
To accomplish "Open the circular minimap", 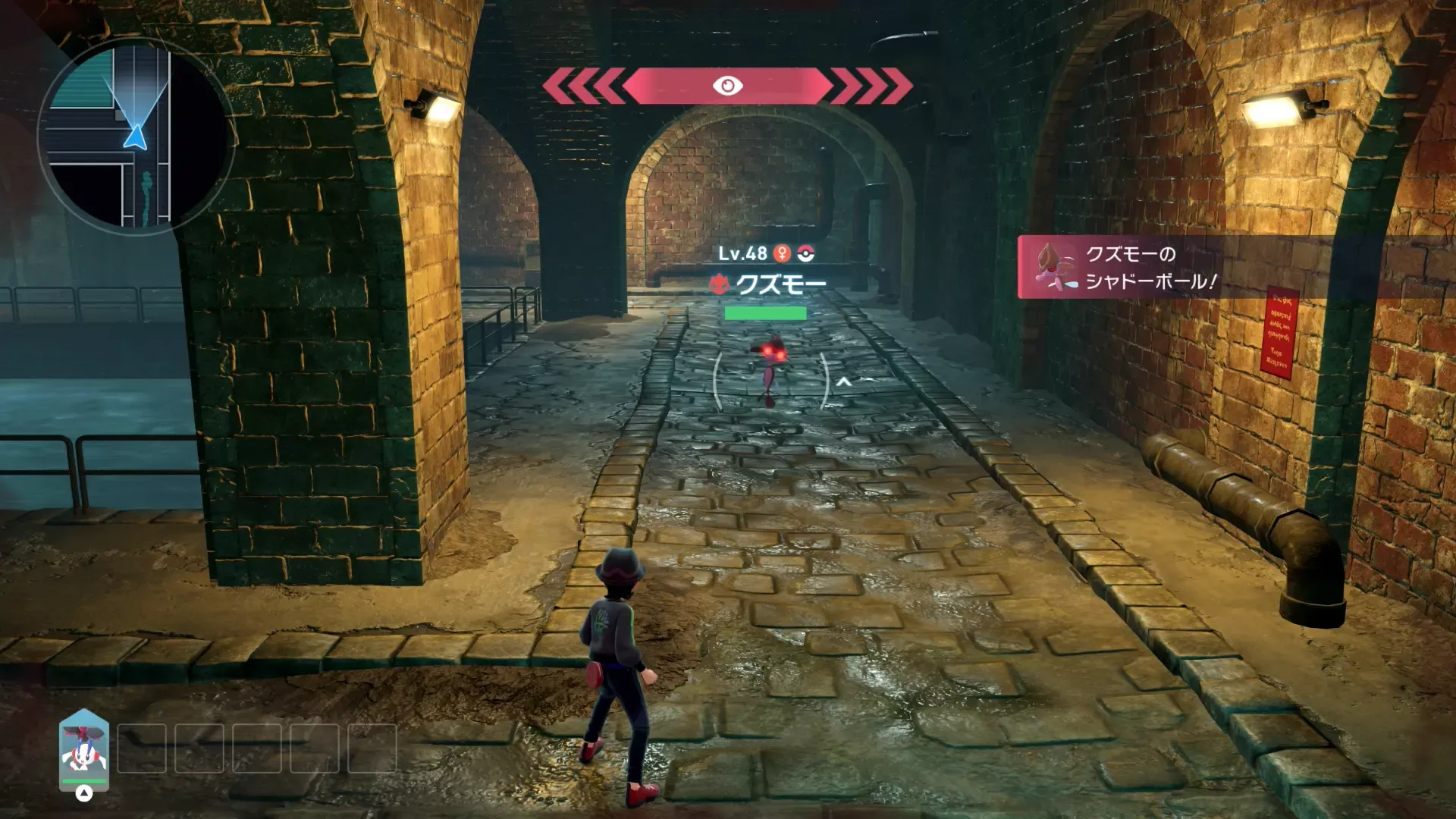I will (136, 135).
